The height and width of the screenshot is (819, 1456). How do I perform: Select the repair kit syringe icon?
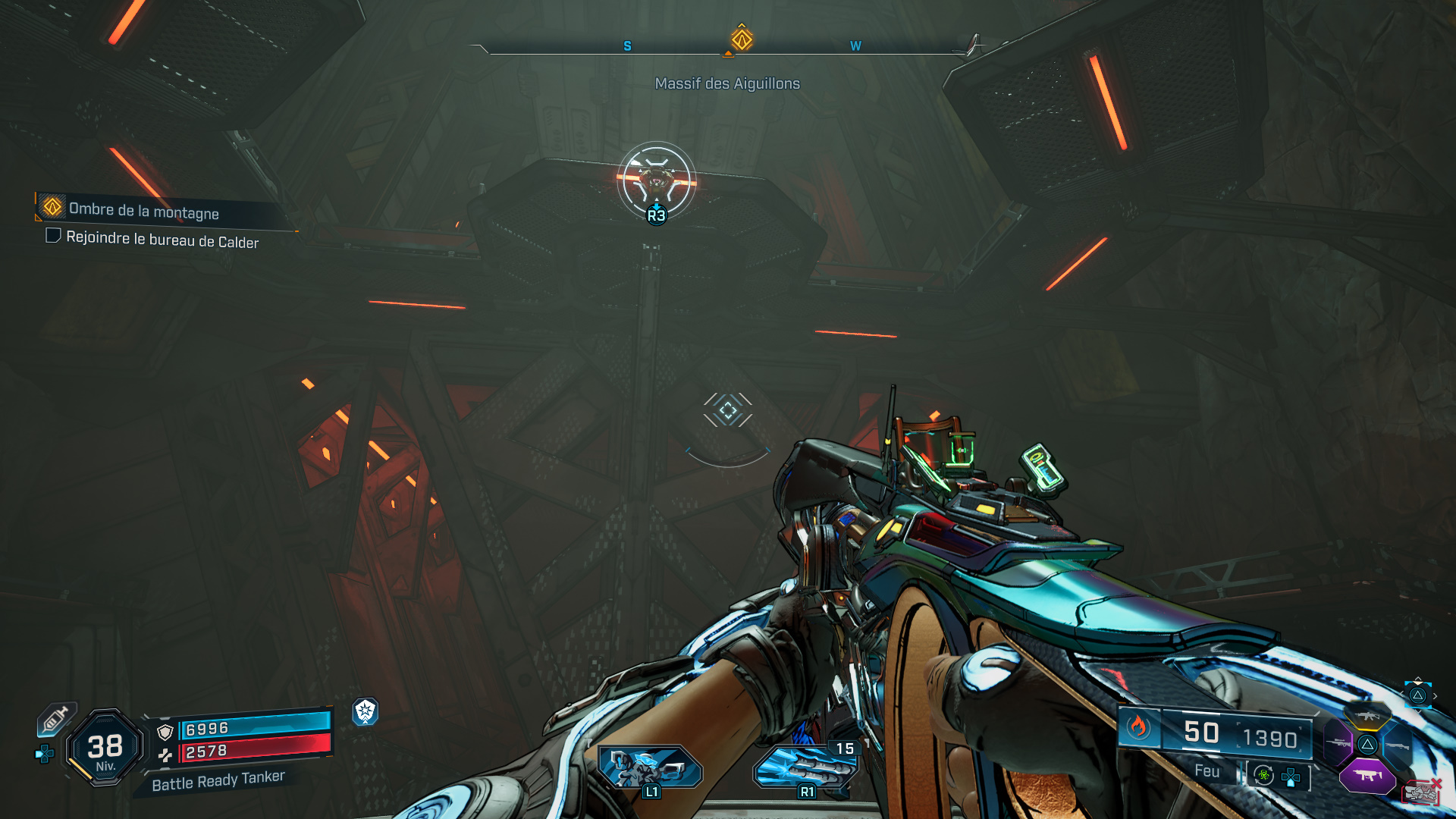point(55,719)
